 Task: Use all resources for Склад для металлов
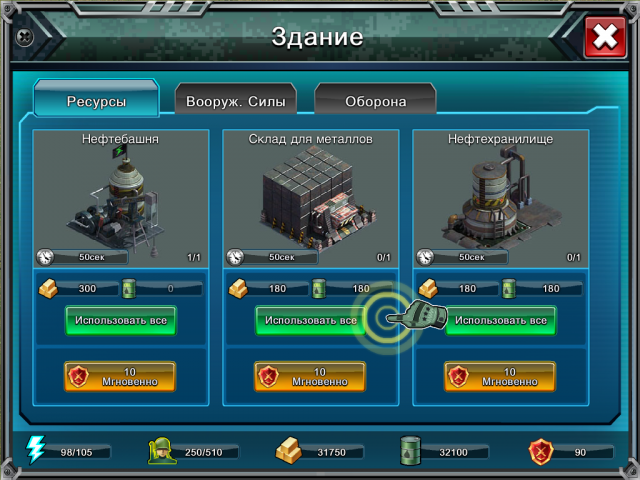[306, 321]
